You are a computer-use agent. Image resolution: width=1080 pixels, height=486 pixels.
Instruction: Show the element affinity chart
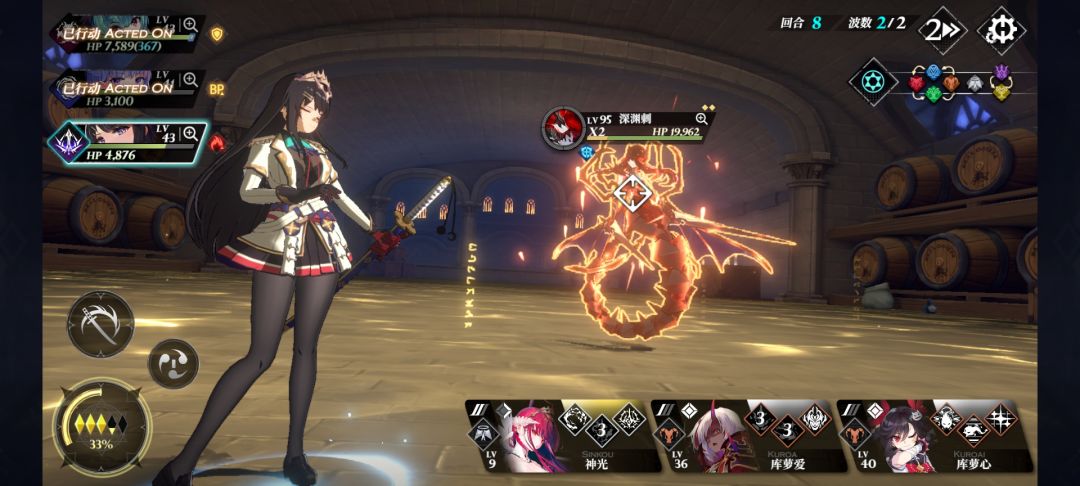click(x=873, y=82)
